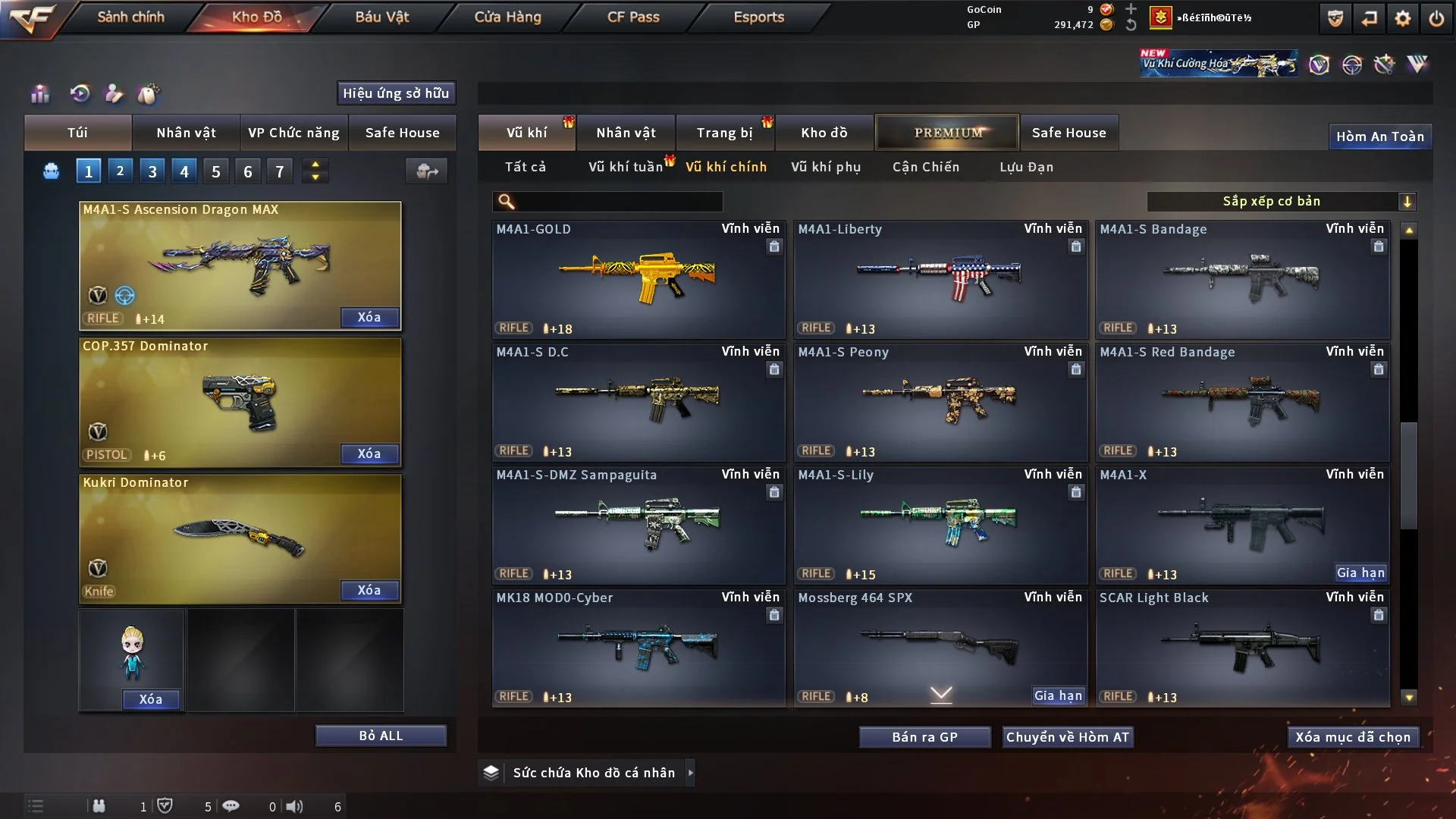Click the weapon search field
The height and width of the screenshot is (819, 1456).
pos(618,202)
